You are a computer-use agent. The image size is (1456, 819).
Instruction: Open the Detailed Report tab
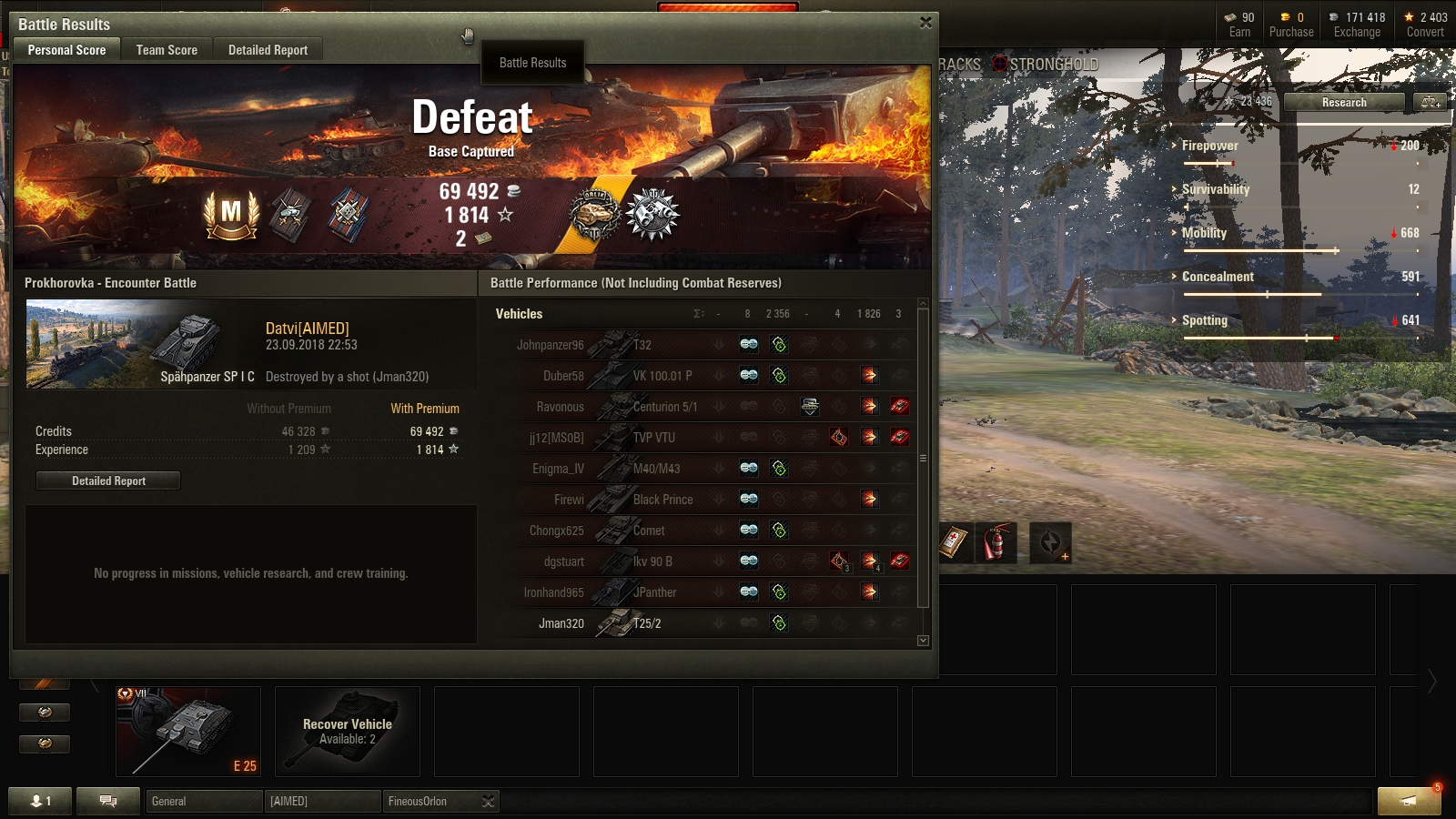(x=268, y=50)
